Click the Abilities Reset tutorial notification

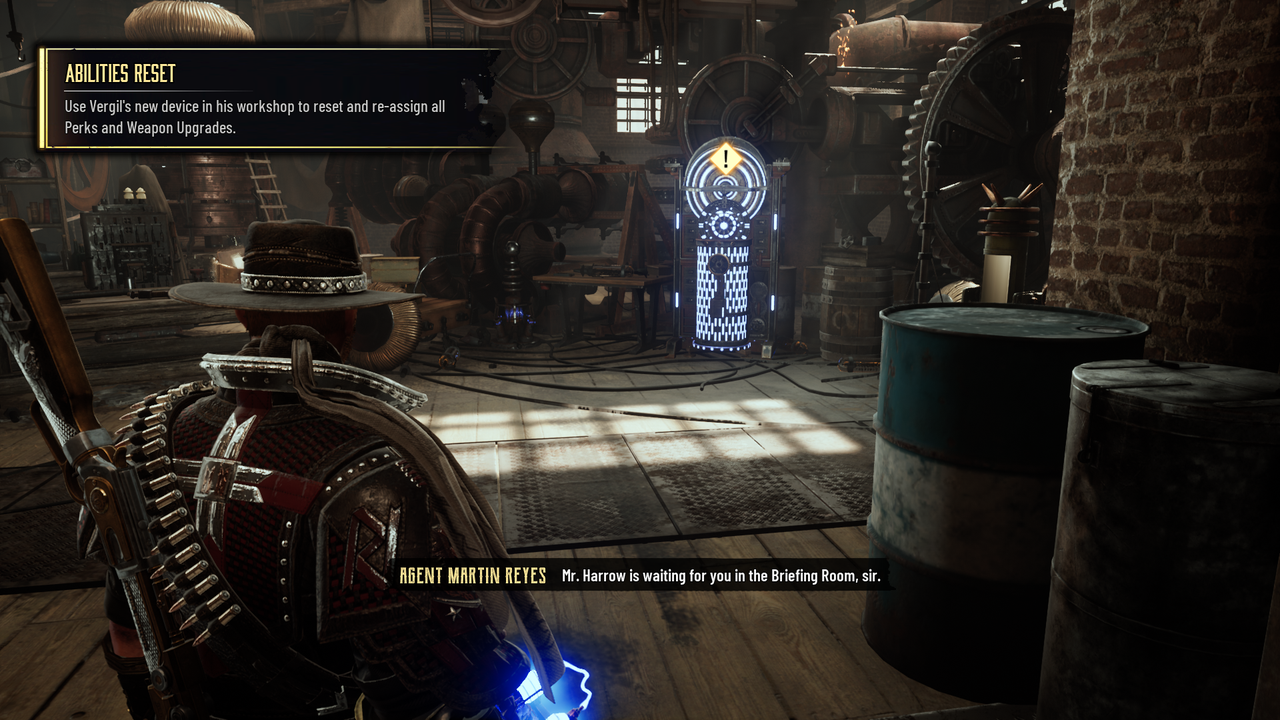coord(265,99)
